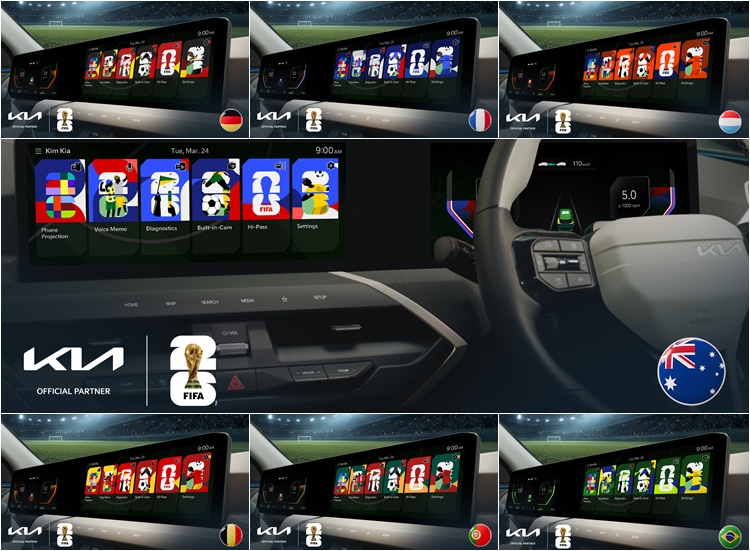
Task: Tap the SETUP button below the screen
Action: 320,297
